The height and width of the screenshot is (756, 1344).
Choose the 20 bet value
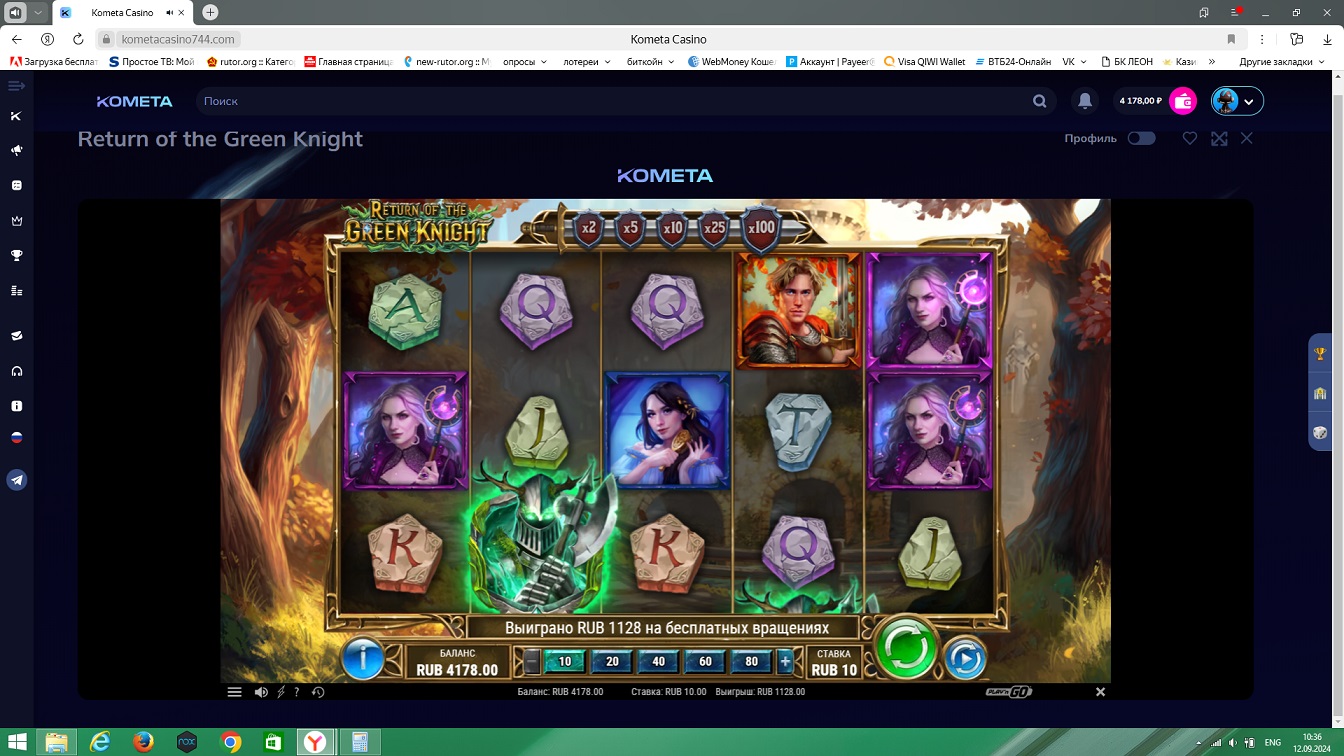[612, 661]
